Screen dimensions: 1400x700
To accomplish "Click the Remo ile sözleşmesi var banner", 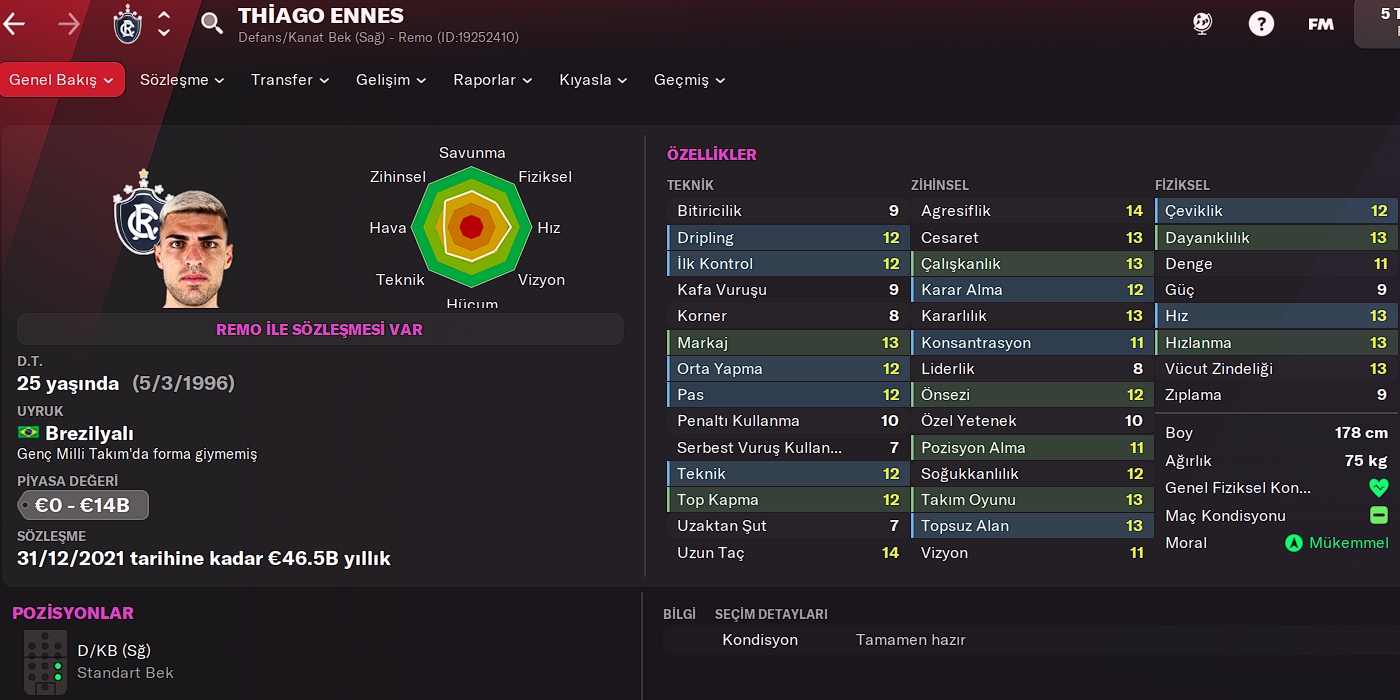I will click(x=320, y=329).
